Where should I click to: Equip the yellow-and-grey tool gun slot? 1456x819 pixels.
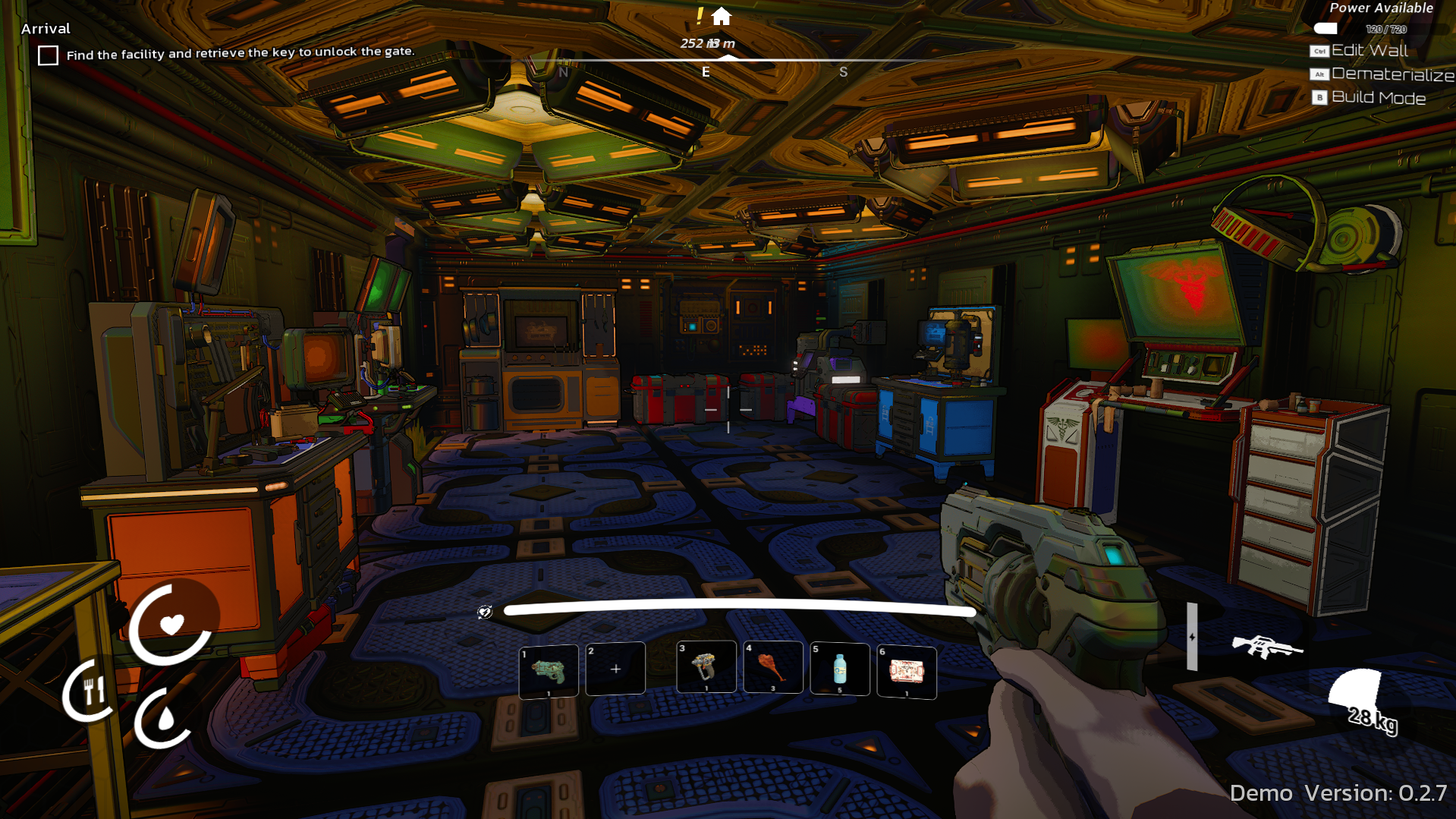coord(706,667)
